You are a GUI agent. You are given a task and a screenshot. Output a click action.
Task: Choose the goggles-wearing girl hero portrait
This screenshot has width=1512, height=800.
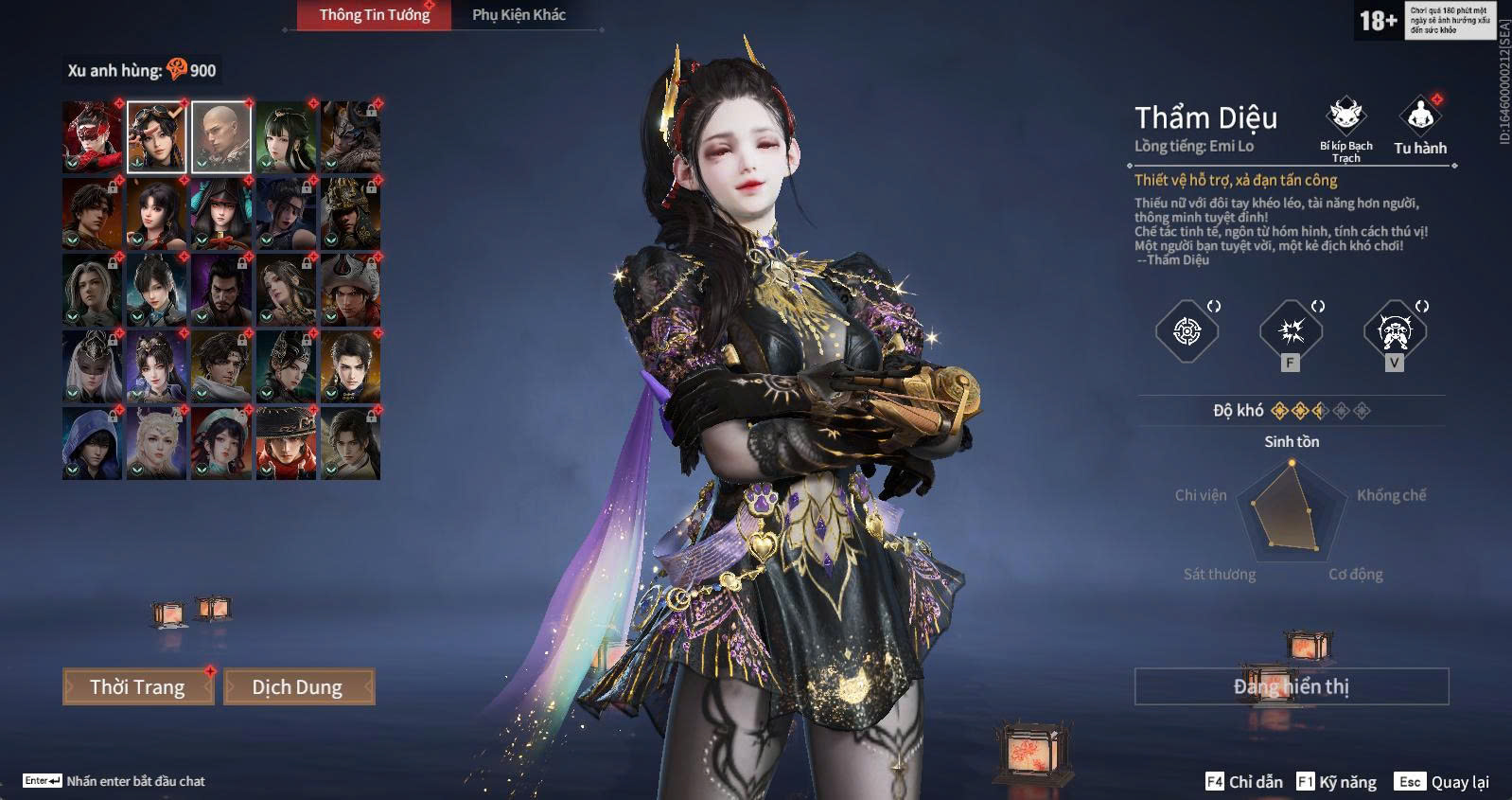pyautogui.click(x=157, y=137)
